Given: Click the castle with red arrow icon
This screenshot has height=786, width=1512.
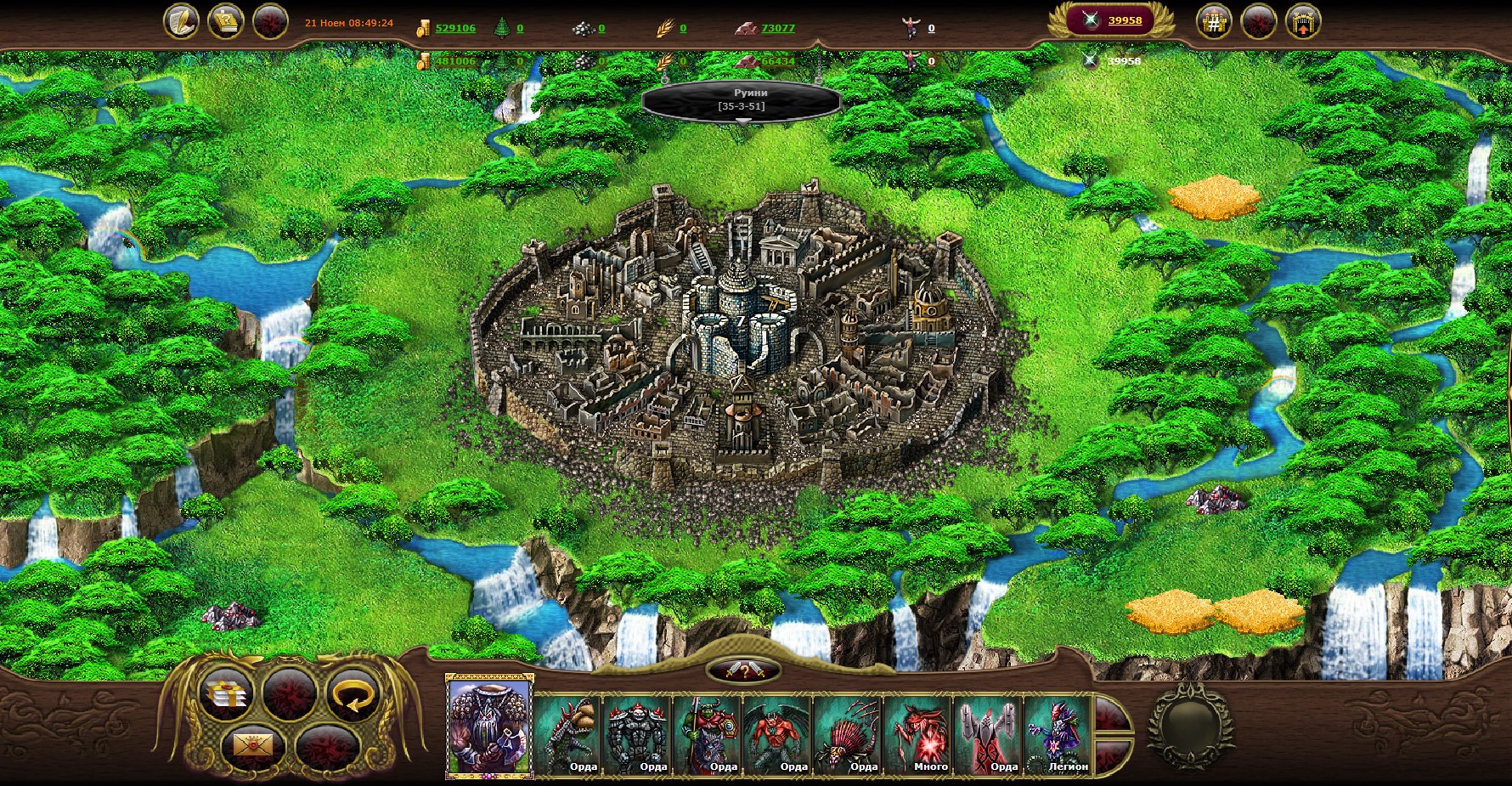Looking at the screenshot, I should pyautogui.click(x=1303, y=22).
